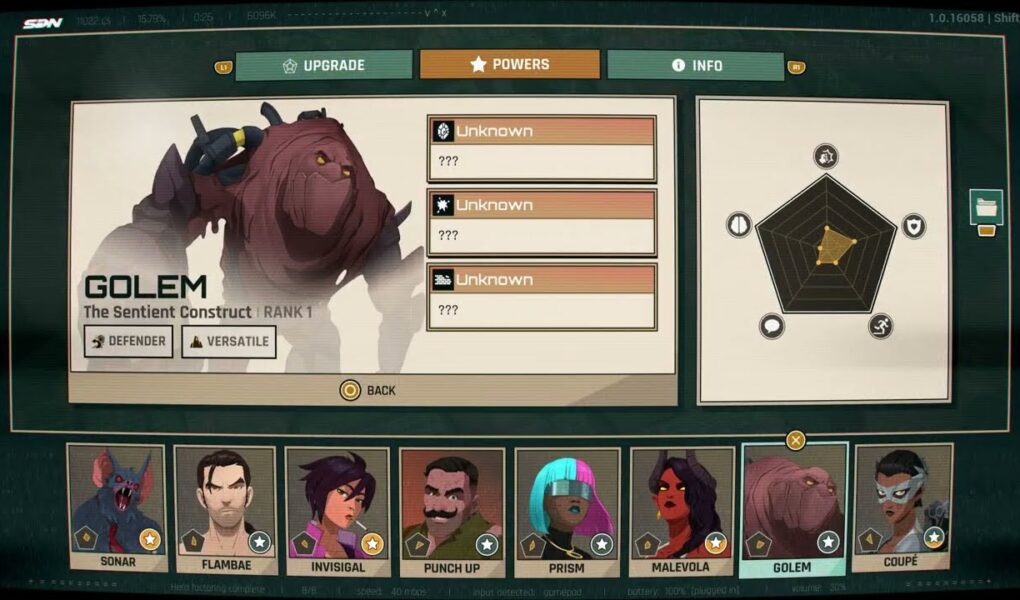
Task: Open the folder icon on the right edge
Action: 986,208
